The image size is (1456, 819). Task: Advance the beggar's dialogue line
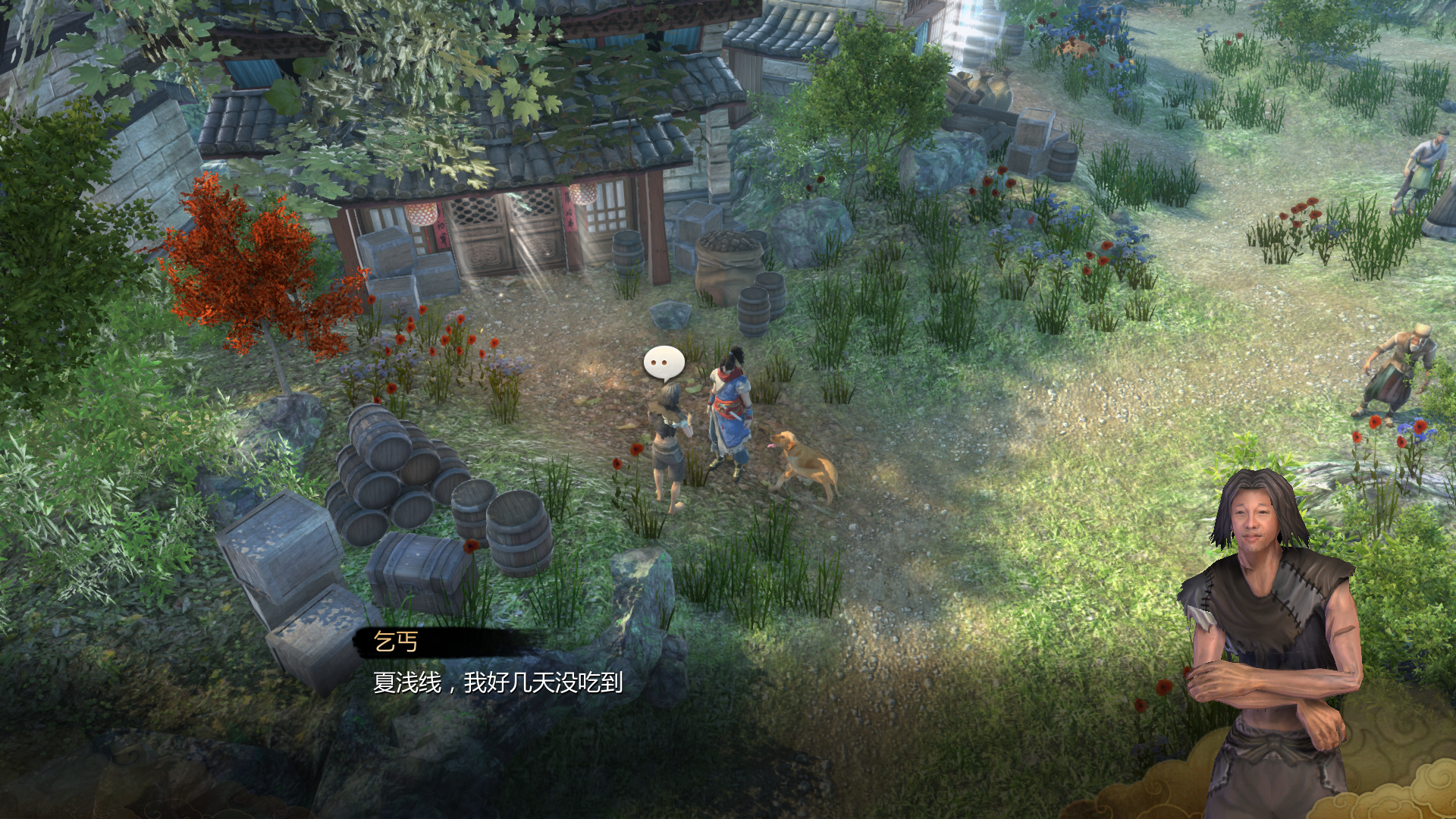coord(497,682)
